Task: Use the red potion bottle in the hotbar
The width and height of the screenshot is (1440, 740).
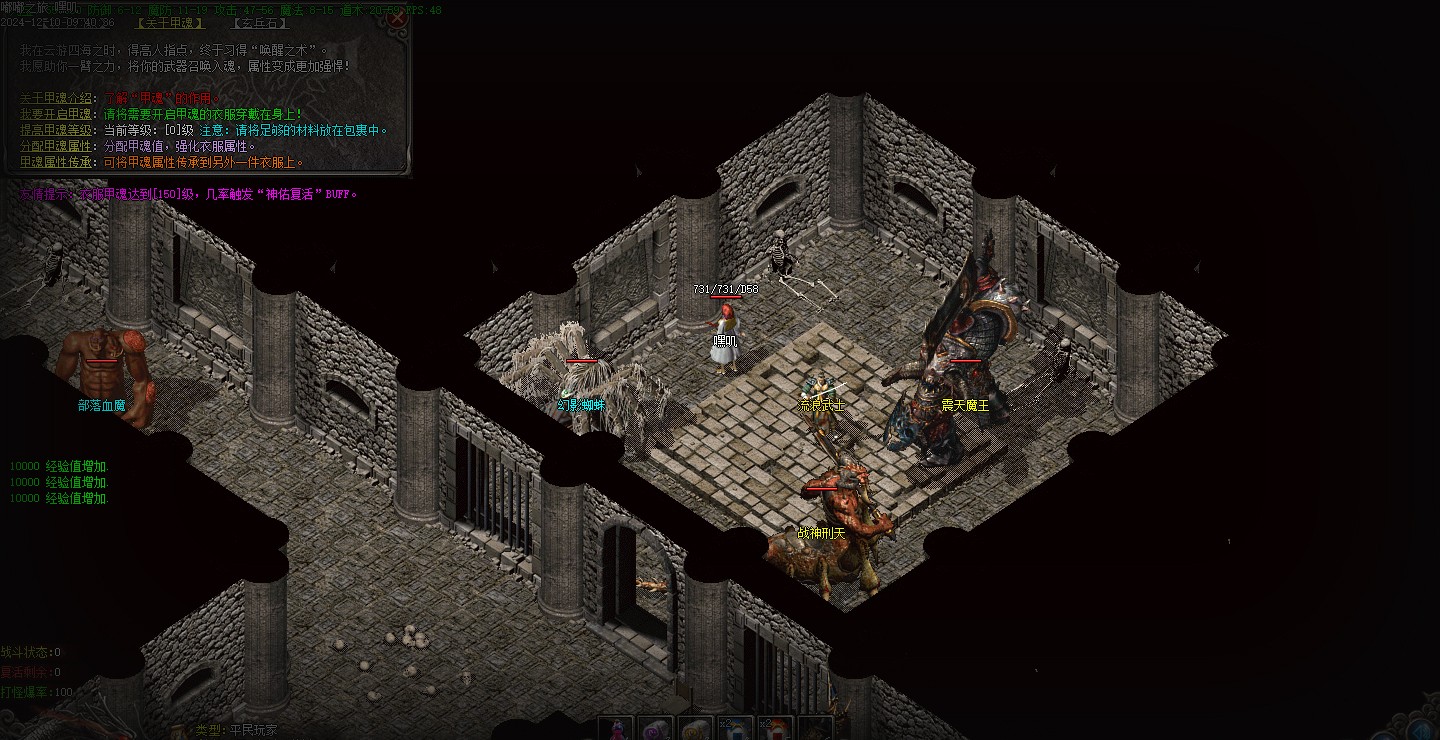Action: [x=616, y=729]
